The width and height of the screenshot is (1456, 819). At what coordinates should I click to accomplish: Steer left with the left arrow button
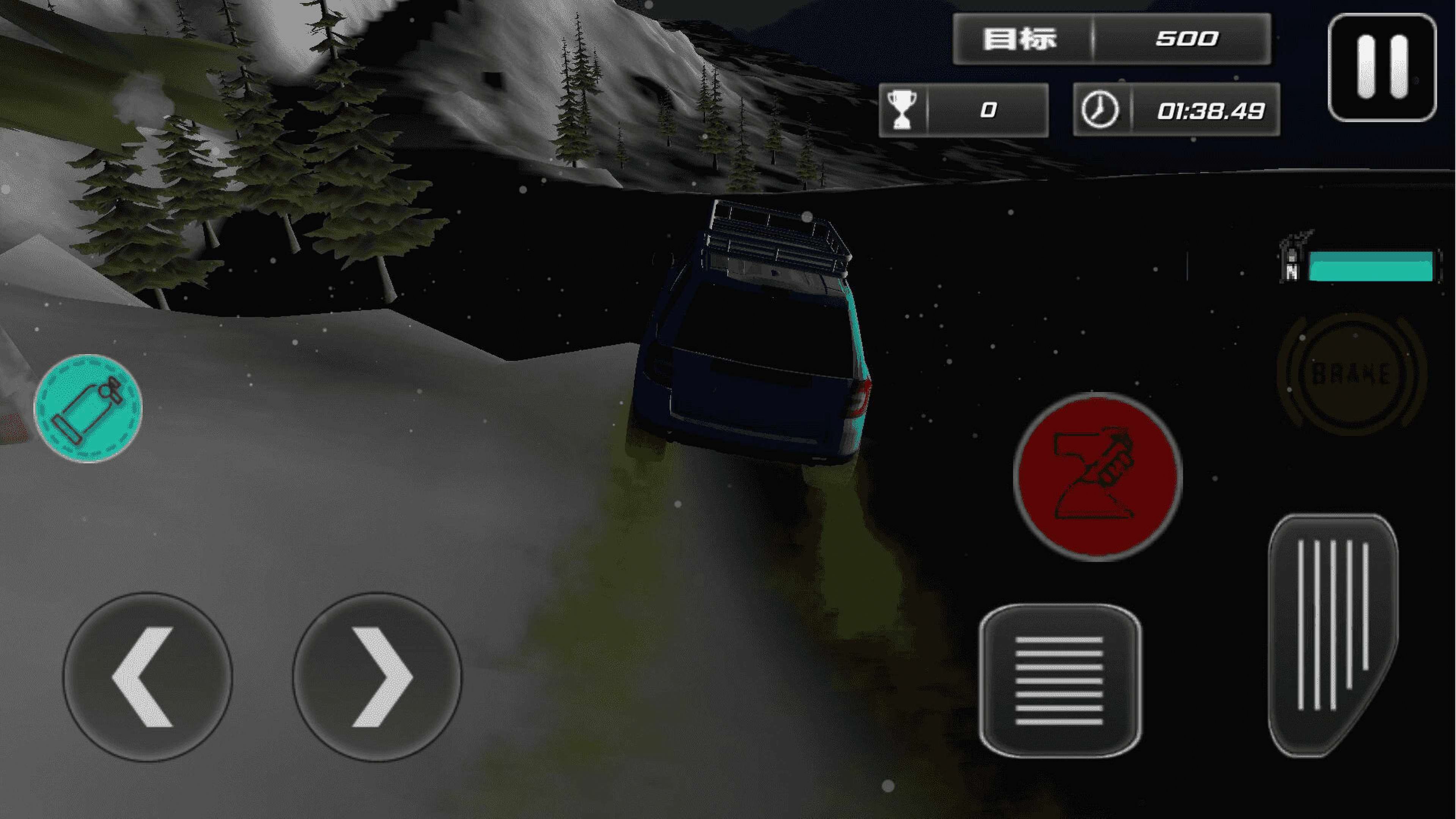[147, 676]
